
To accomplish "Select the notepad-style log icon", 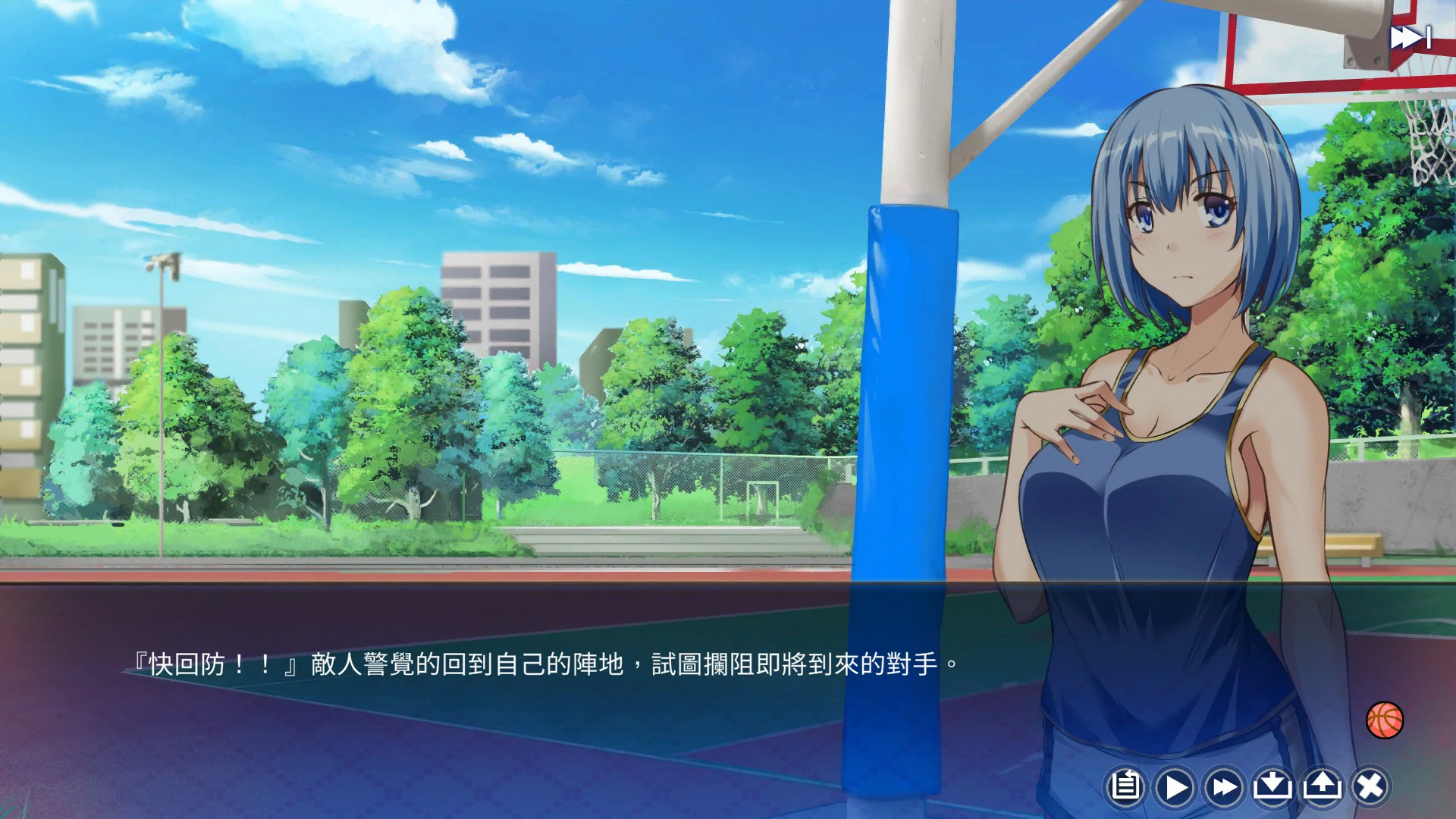I will 1125,787.
